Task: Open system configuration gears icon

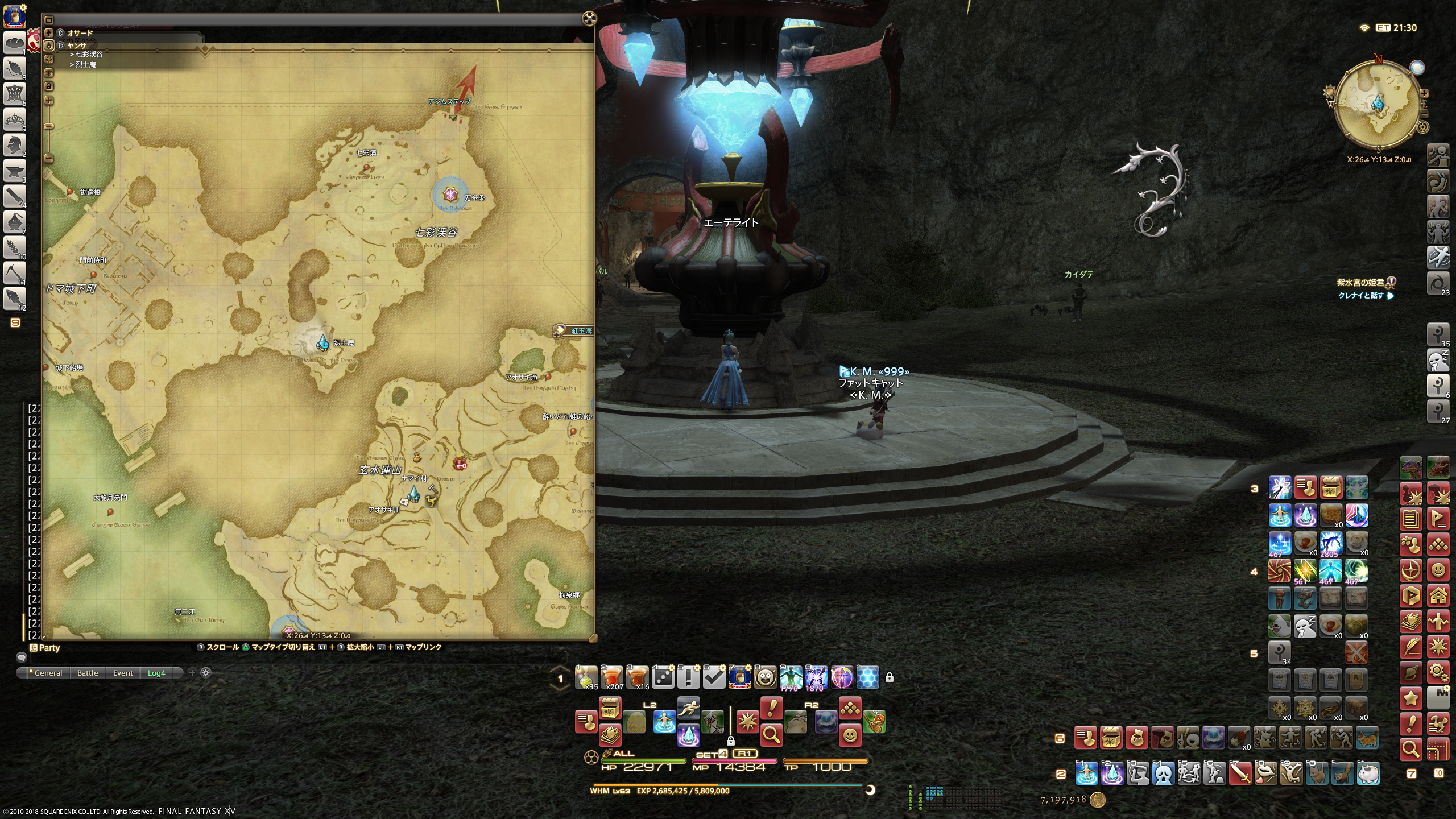Action: click(x=1438, y=673)
